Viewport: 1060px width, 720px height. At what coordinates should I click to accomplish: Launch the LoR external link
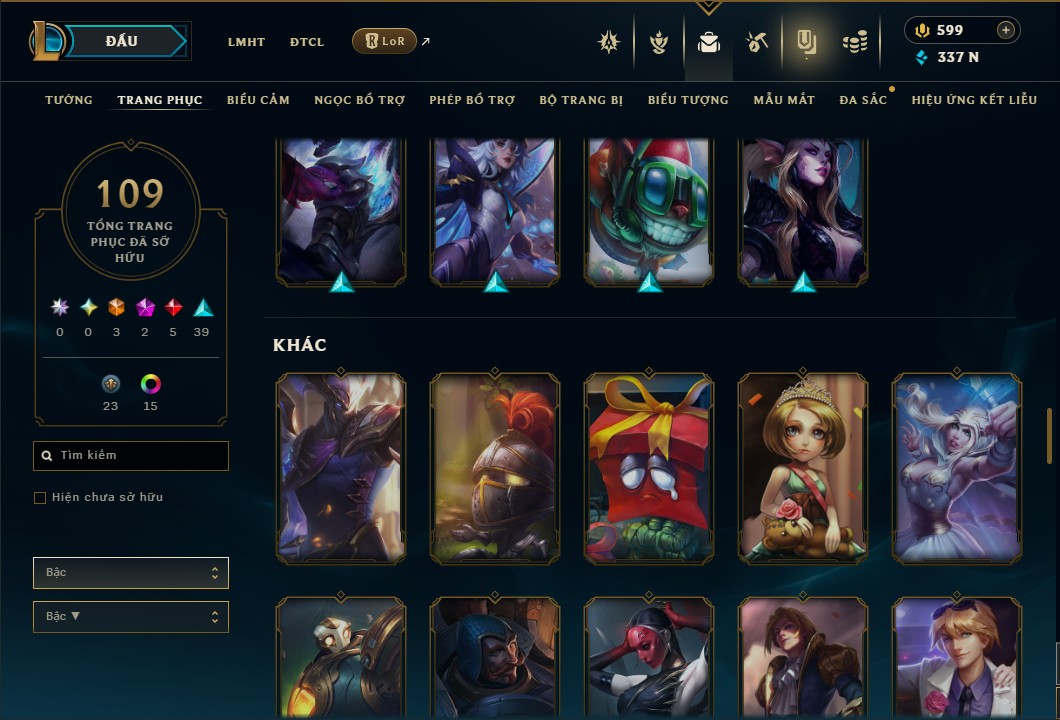pyautogui.click(x=385, y=41)
